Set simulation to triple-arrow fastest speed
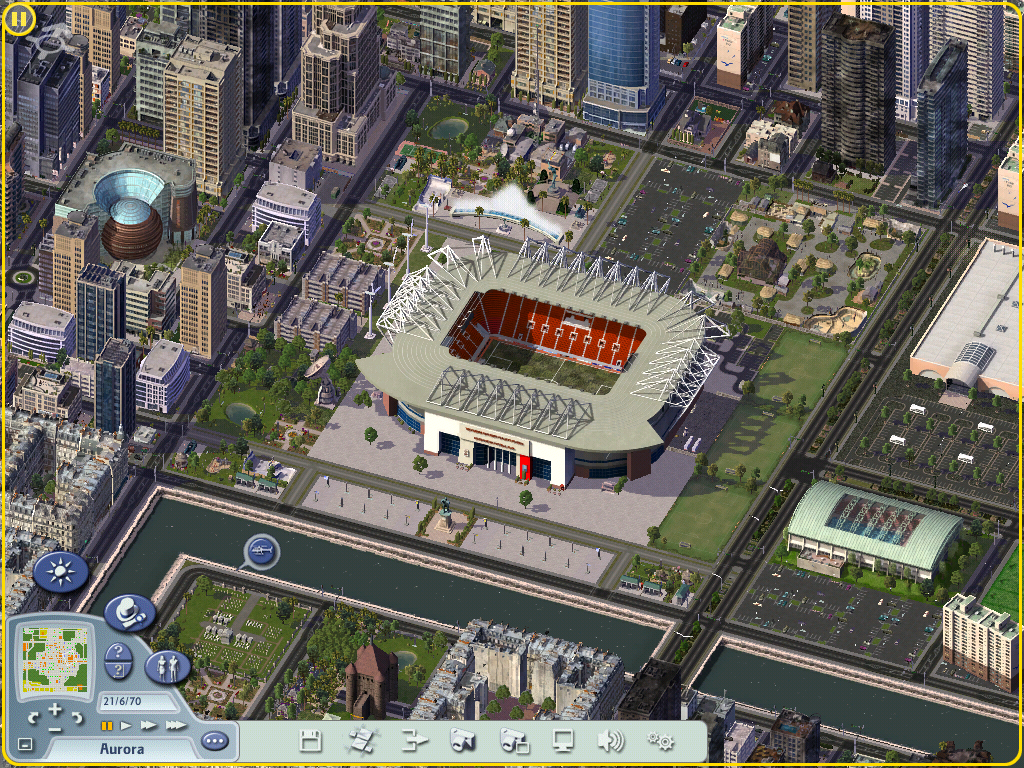Image resolution: width=1024 pixels, height=768 pixels. (174, 725)
